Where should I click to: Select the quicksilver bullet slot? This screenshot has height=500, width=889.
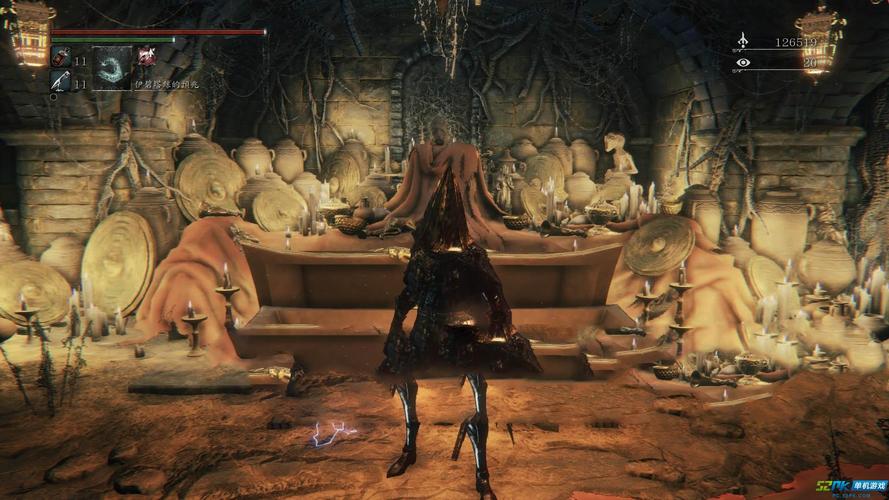click(x=59, y=81)
